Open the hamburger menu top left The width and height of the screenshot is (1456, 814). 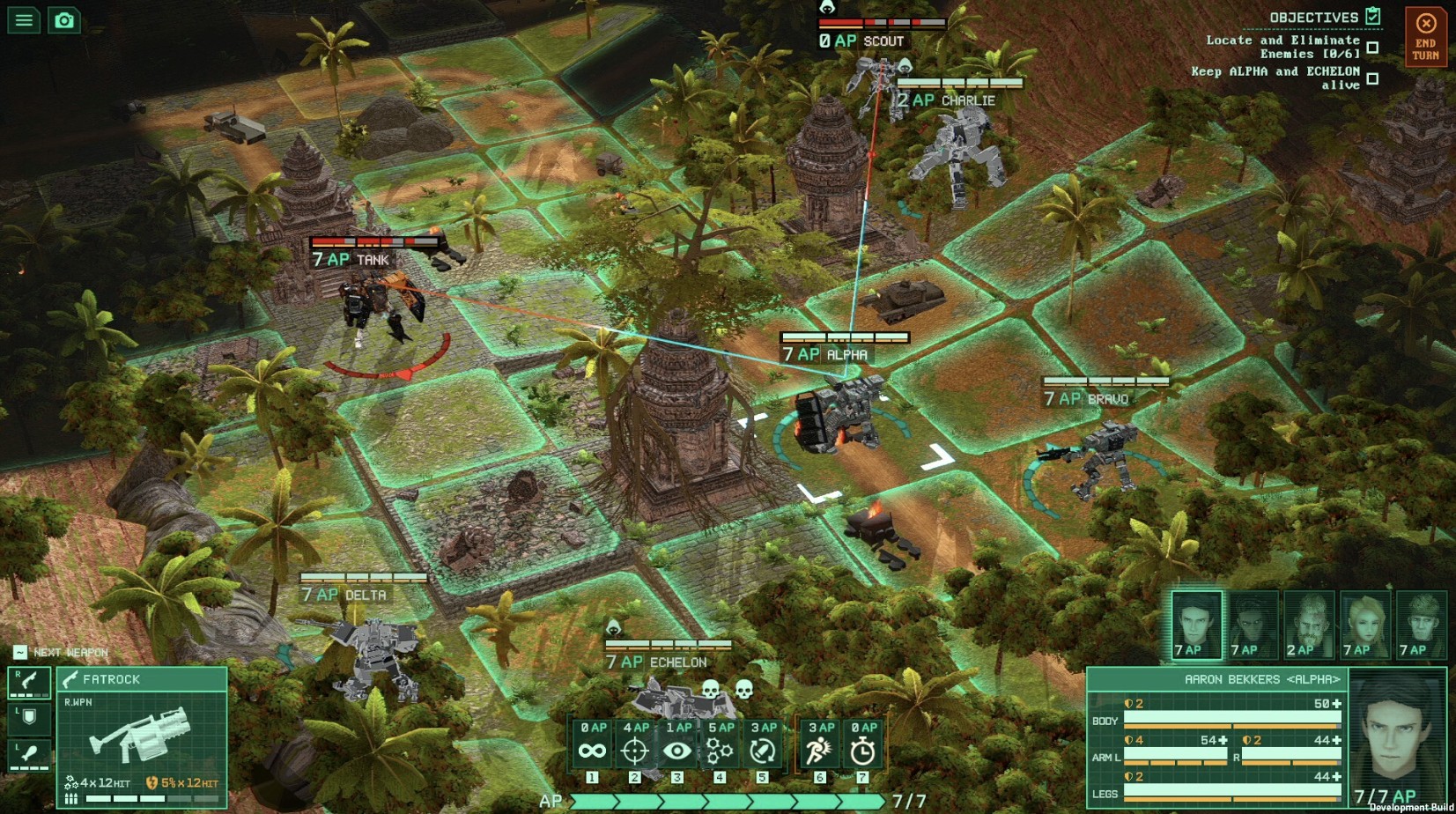click(24, 19)
